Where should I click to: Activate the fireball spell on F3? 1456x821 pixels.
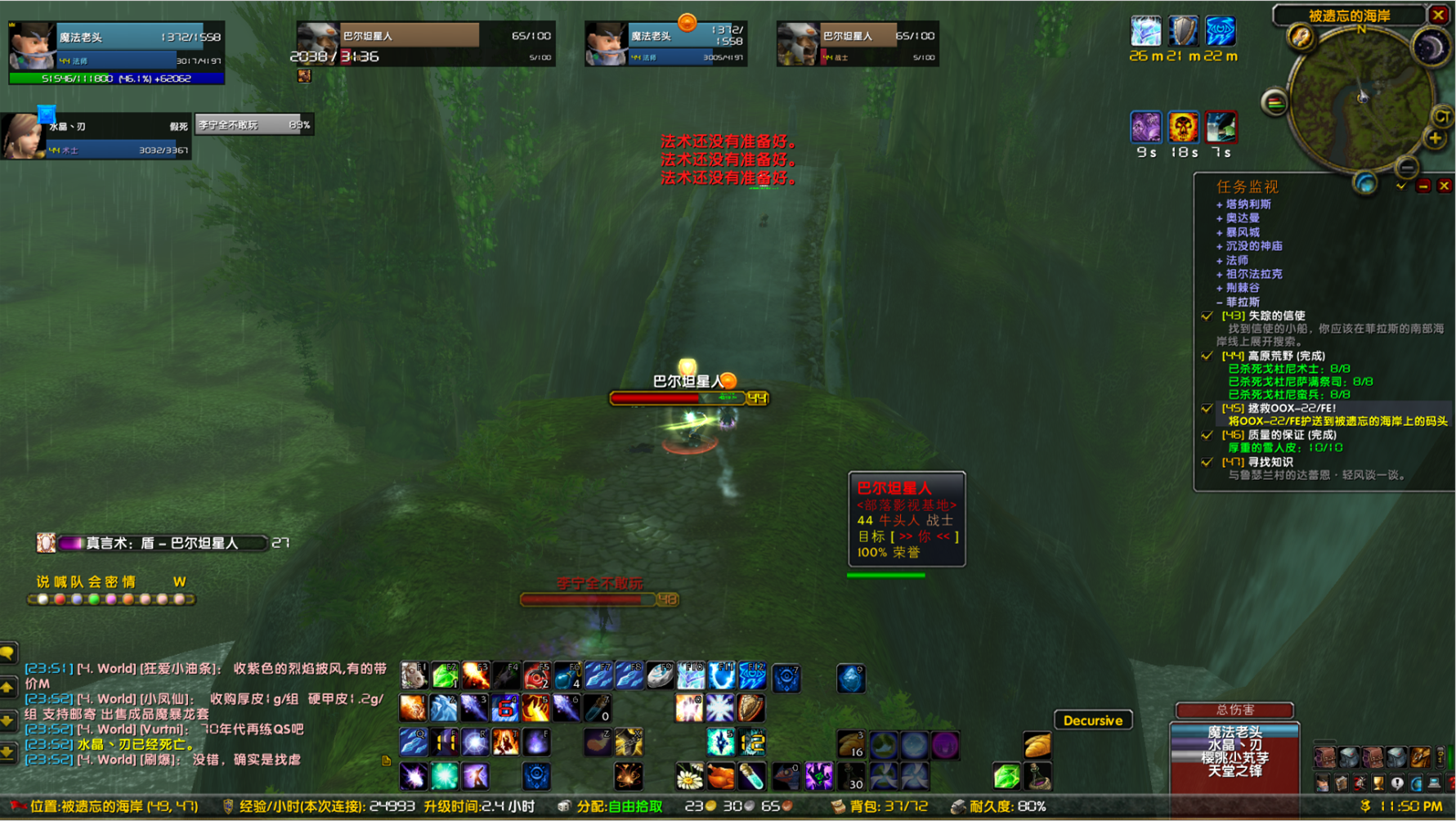tap(475, 676)
